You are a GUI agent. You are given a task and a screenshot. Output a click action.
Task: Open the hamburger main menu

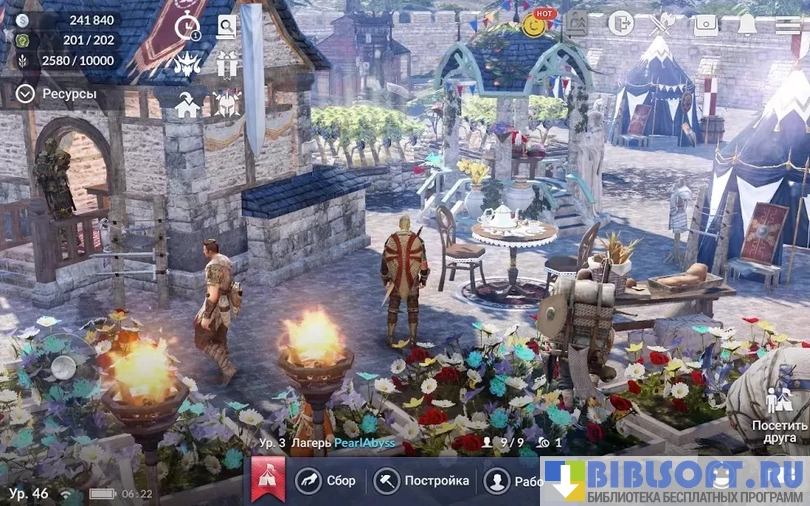[788, 24]
